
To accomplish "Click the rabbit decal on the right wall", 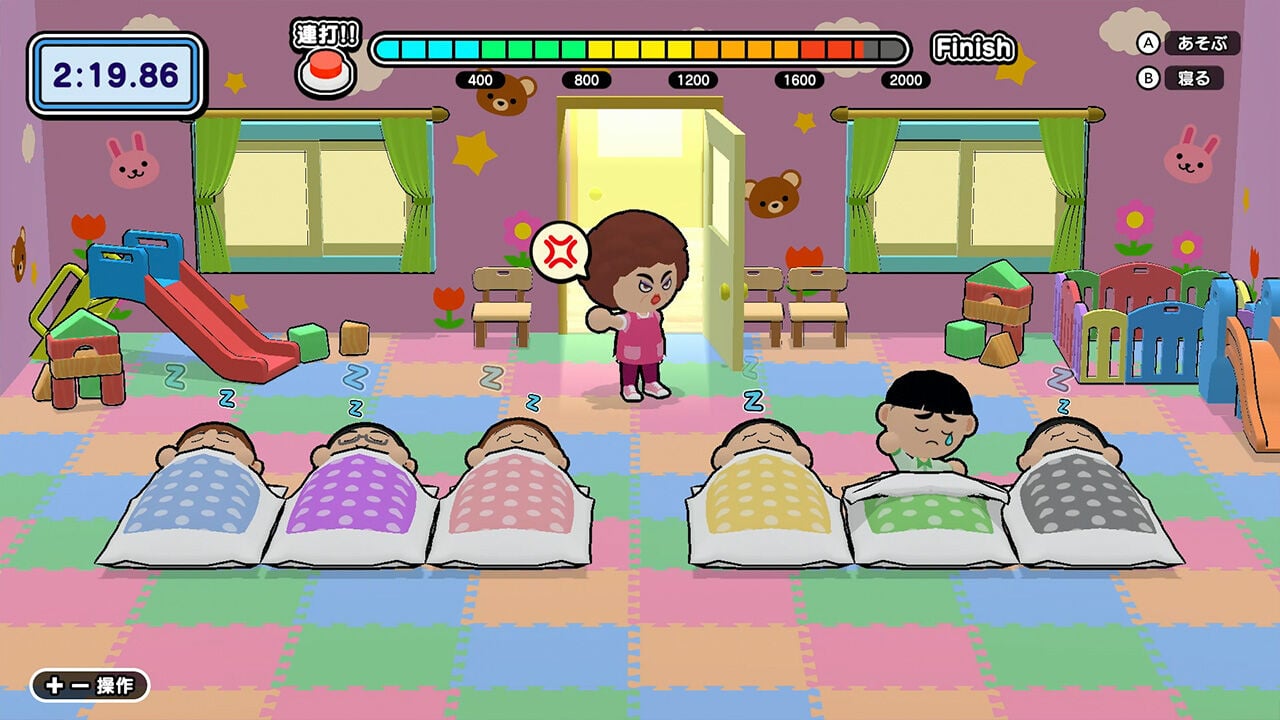I will (1188, 153).
